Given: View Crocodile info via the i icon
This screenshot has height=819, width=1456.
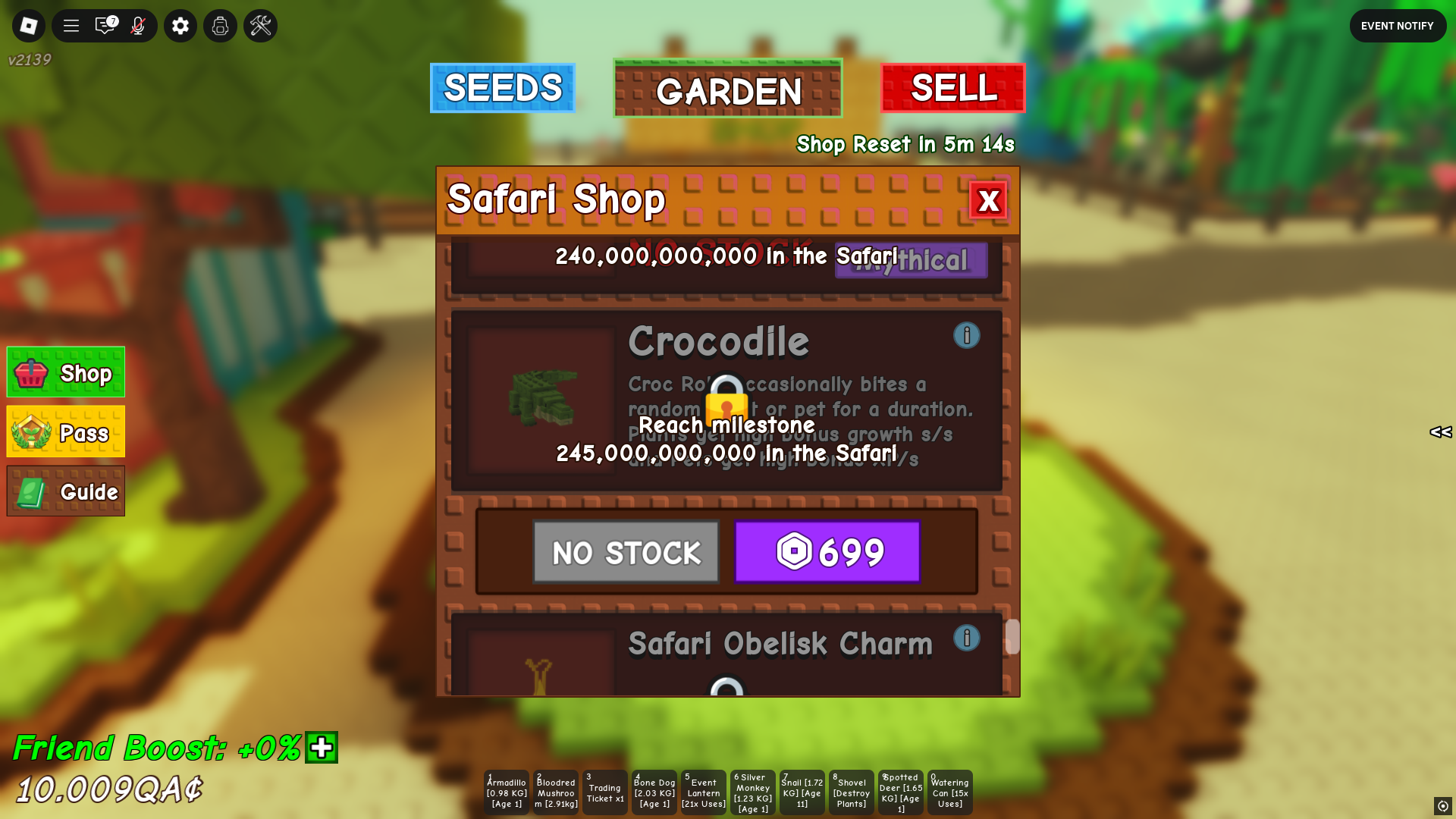Looking at the screenshot, I should tap(966, 335).
